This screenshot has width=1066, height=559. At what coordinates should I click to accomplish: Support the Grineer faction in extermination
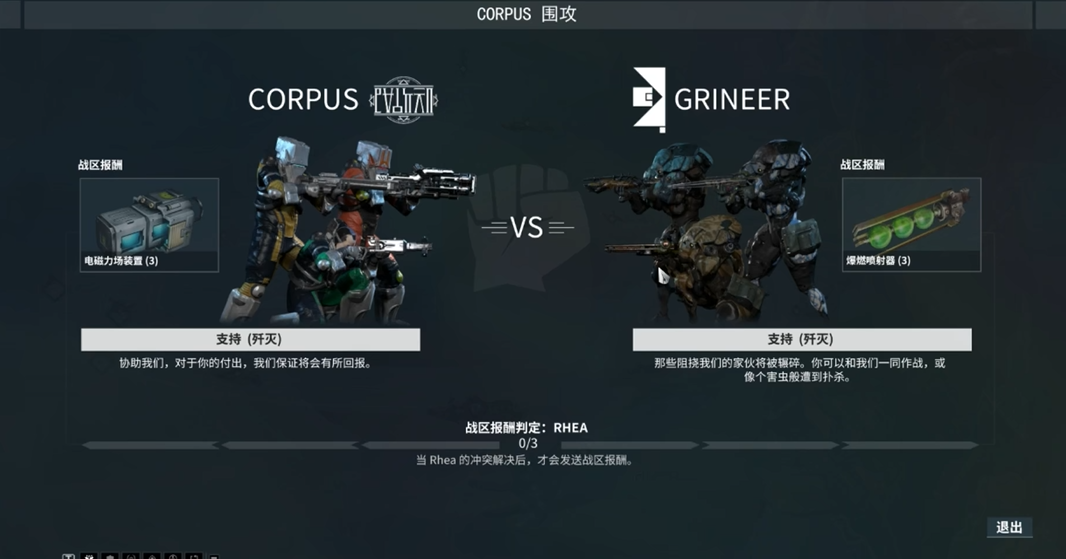pyautogui.click(x=801, y=340)
